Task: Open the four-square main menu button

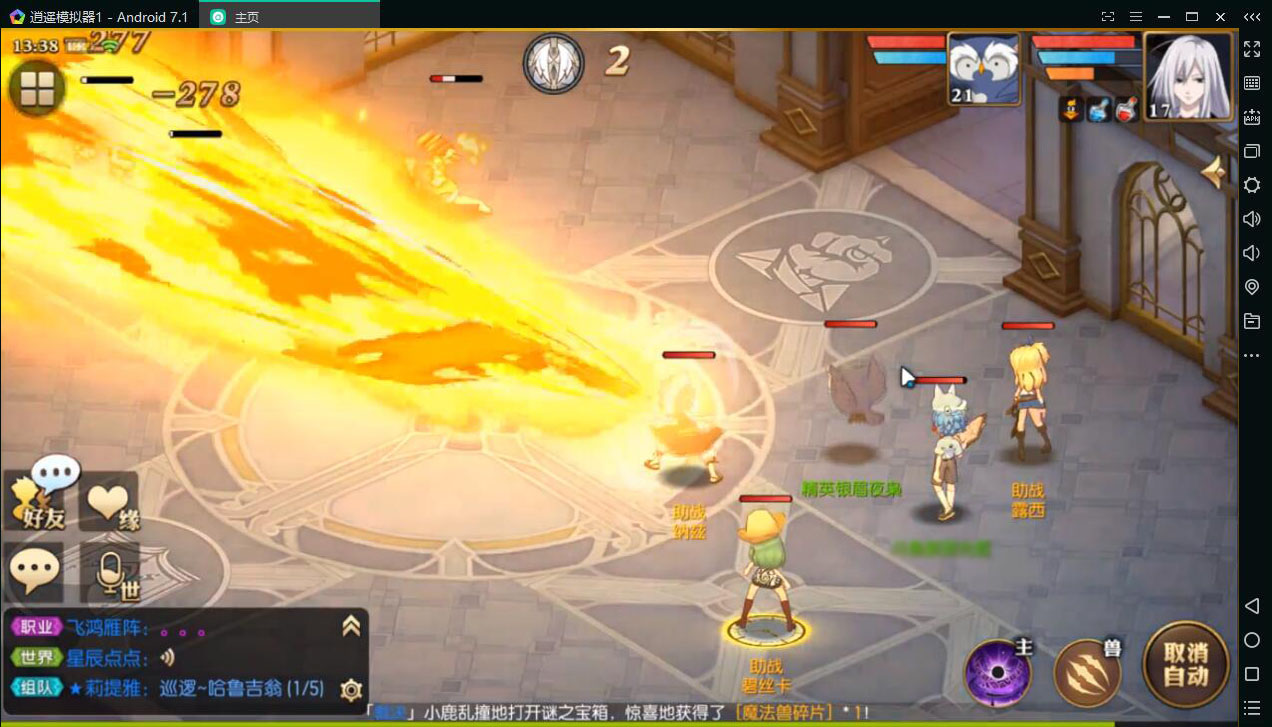Action: coord(37,89)
